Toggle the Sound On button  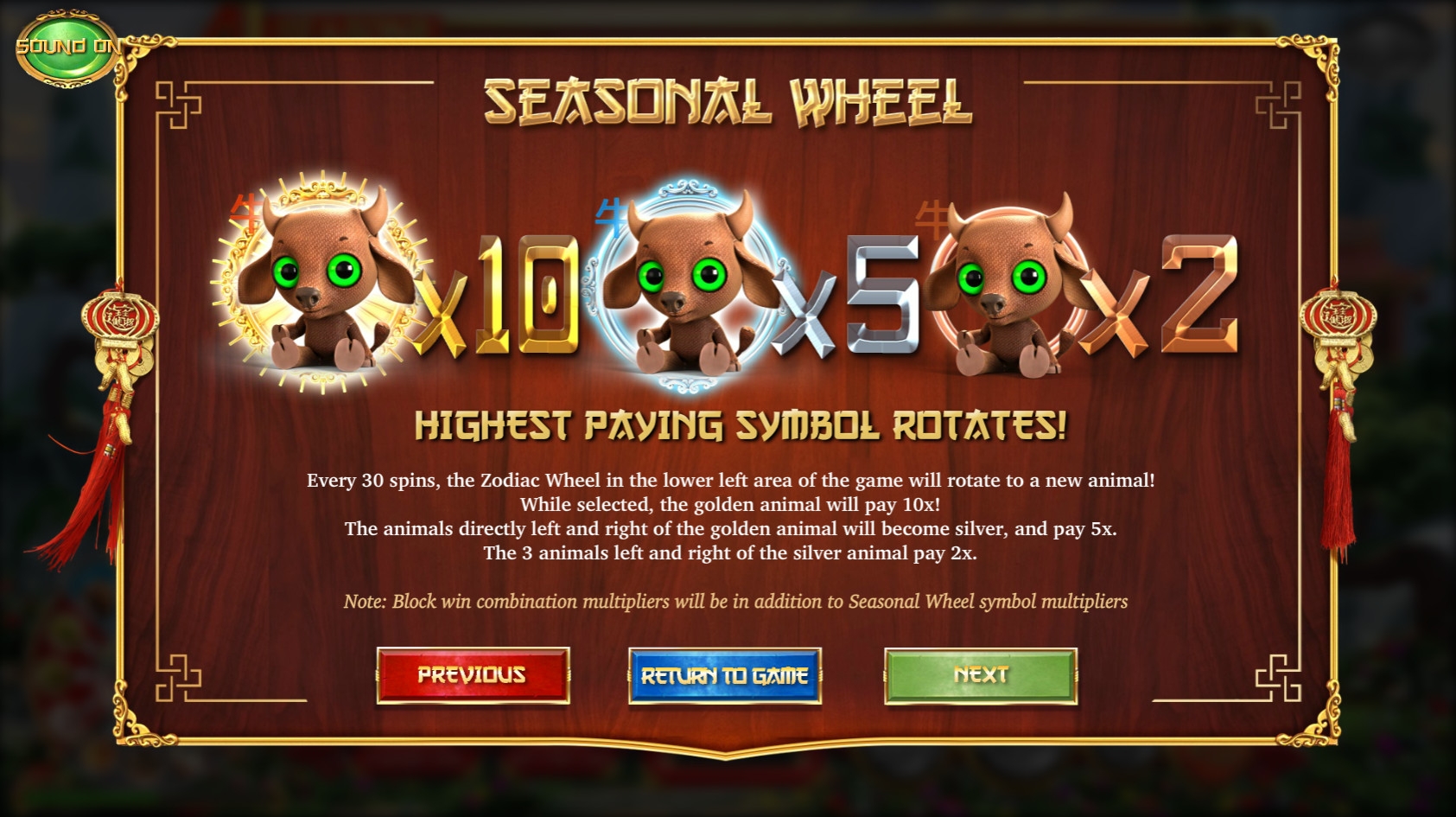(67, 47)
